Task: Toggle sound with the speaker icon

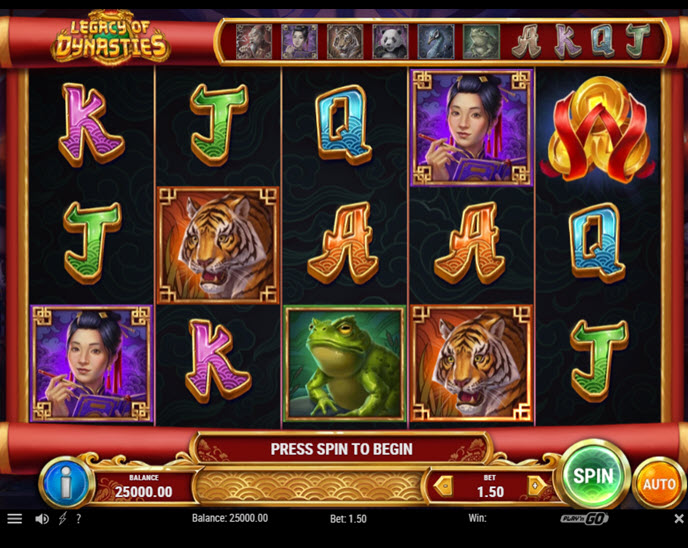Action: [x=42, y=519]
